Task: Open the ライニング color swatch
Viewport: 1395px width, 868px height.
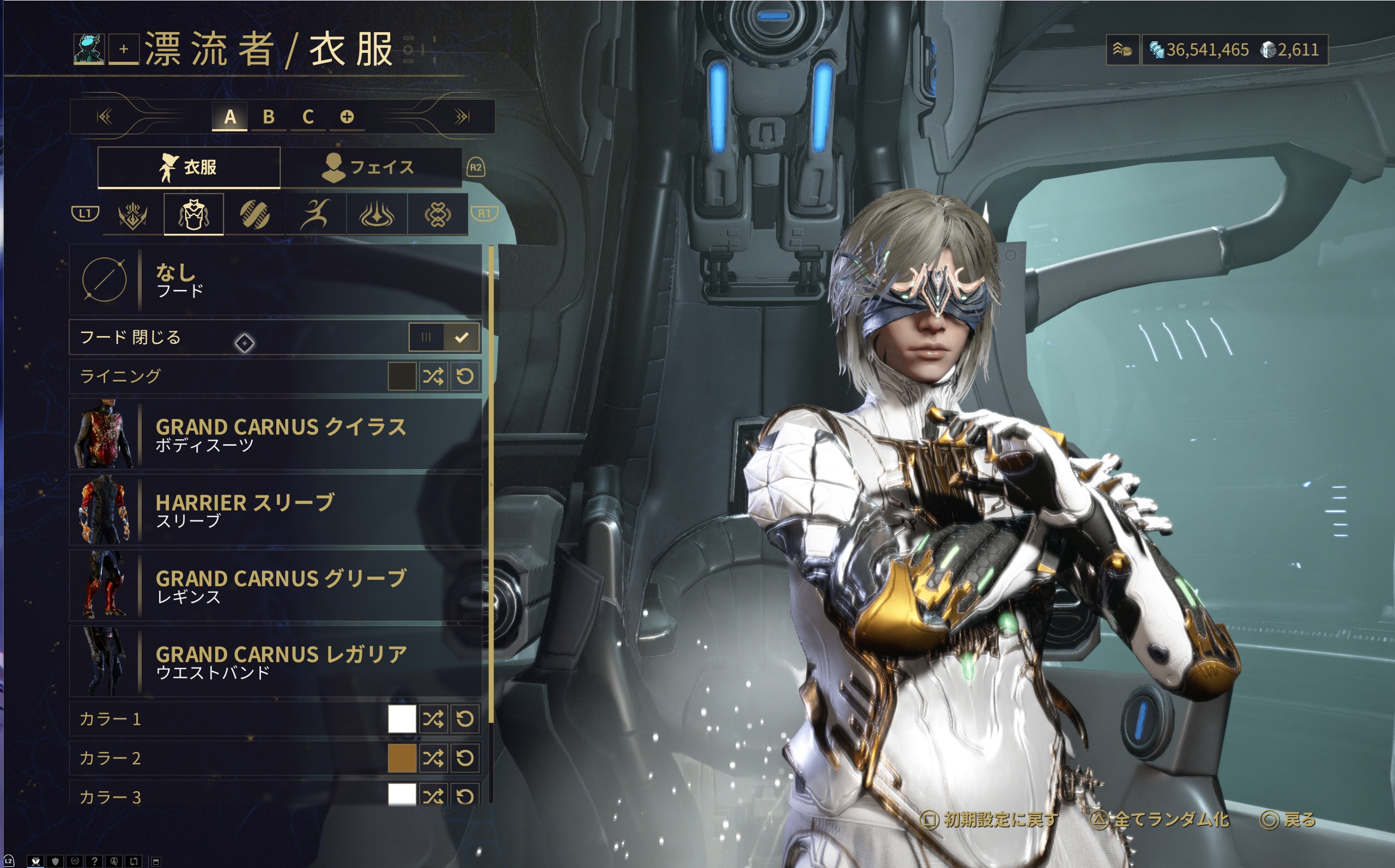Action: click(x=402, y=377)
